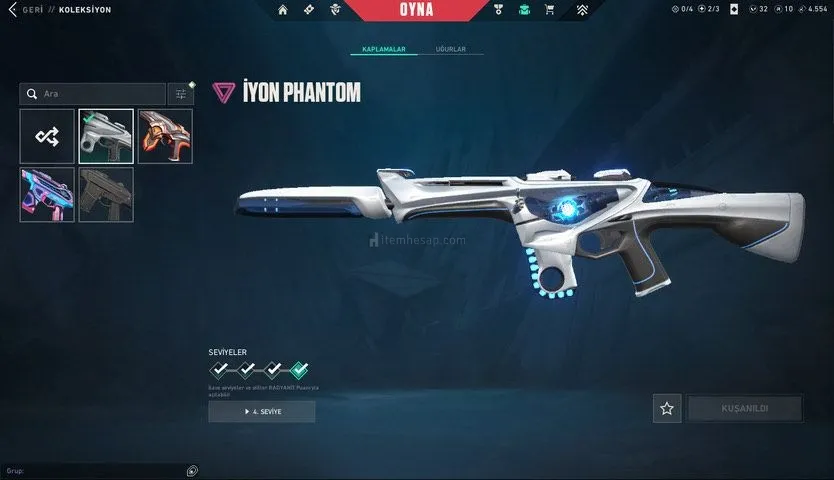The height and width of the screenshot is (480, 834).
Task: Select the orange and silver Phantom skin
Action: click(x=165, y=137)
